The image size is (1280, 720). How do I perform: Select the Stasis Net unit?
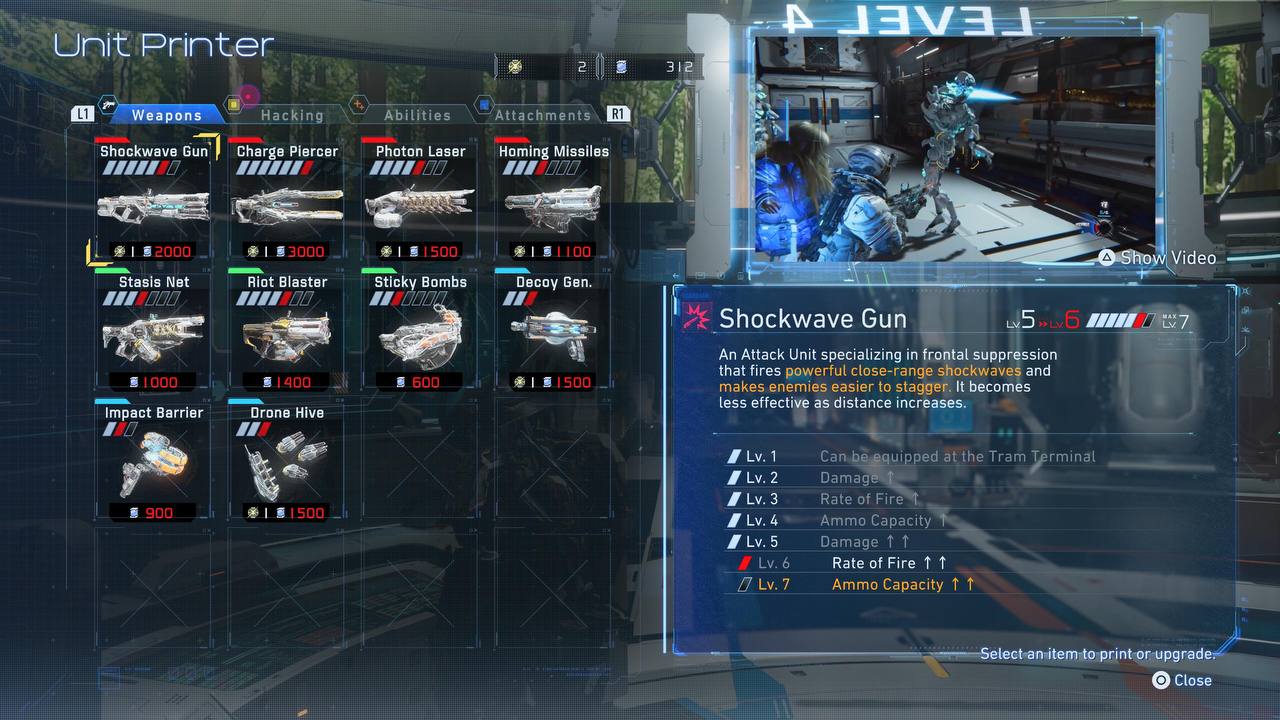tap(154, 331)
